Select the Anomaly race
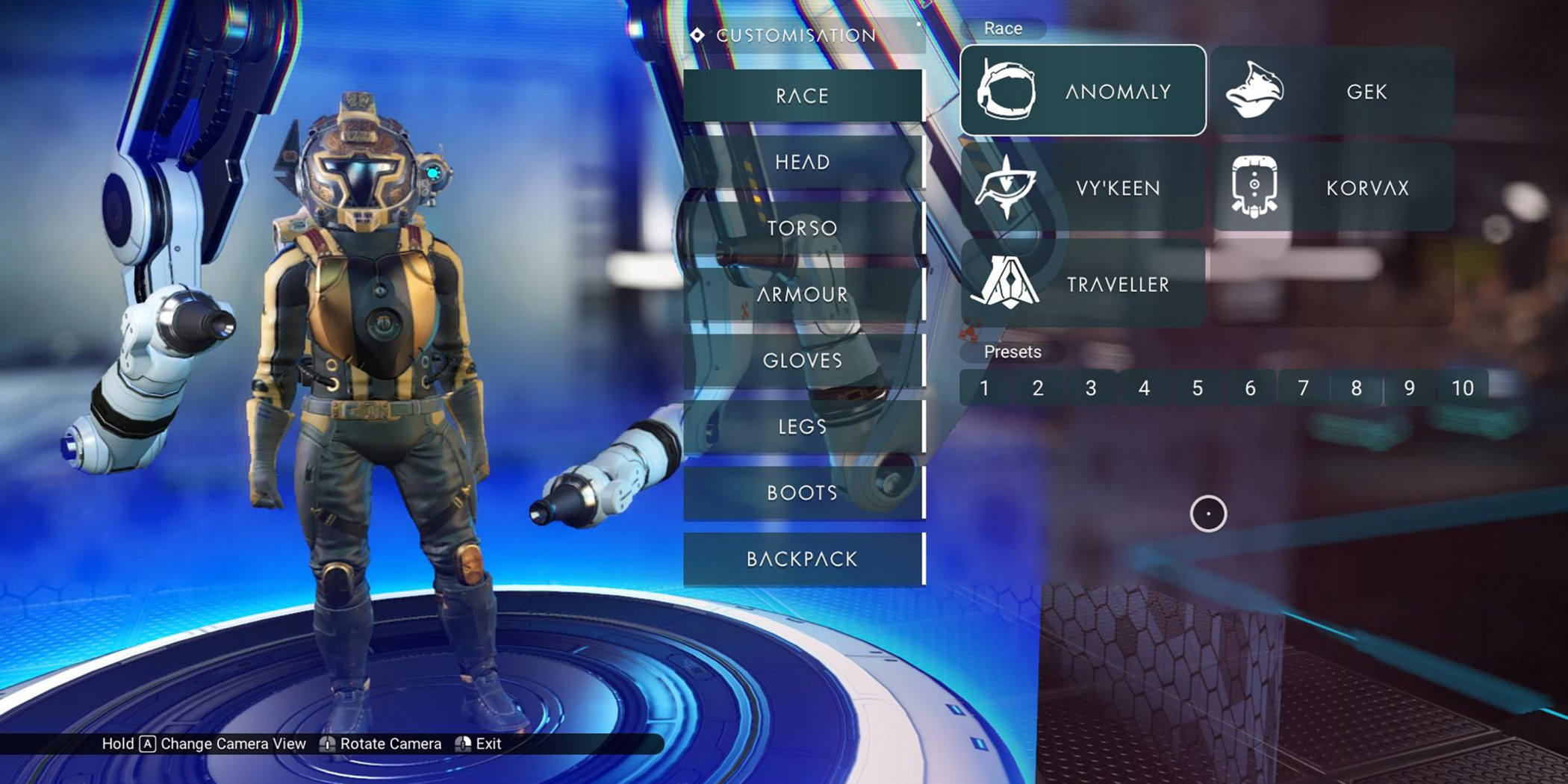The height and width of the screenshot is (784, 1568). point(1083,91)
